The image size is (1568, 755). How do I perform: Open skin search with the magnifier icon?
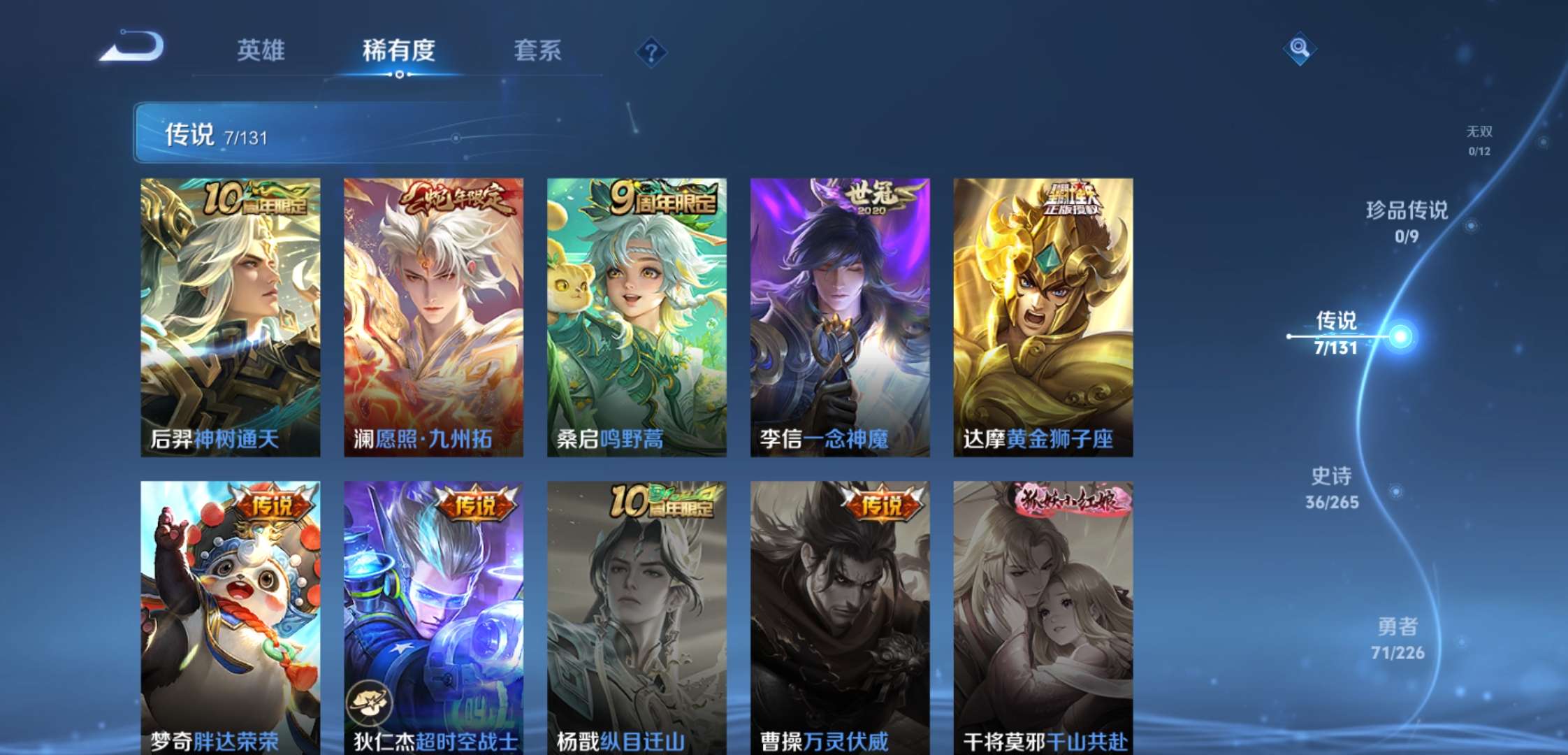coord(1300,49)
